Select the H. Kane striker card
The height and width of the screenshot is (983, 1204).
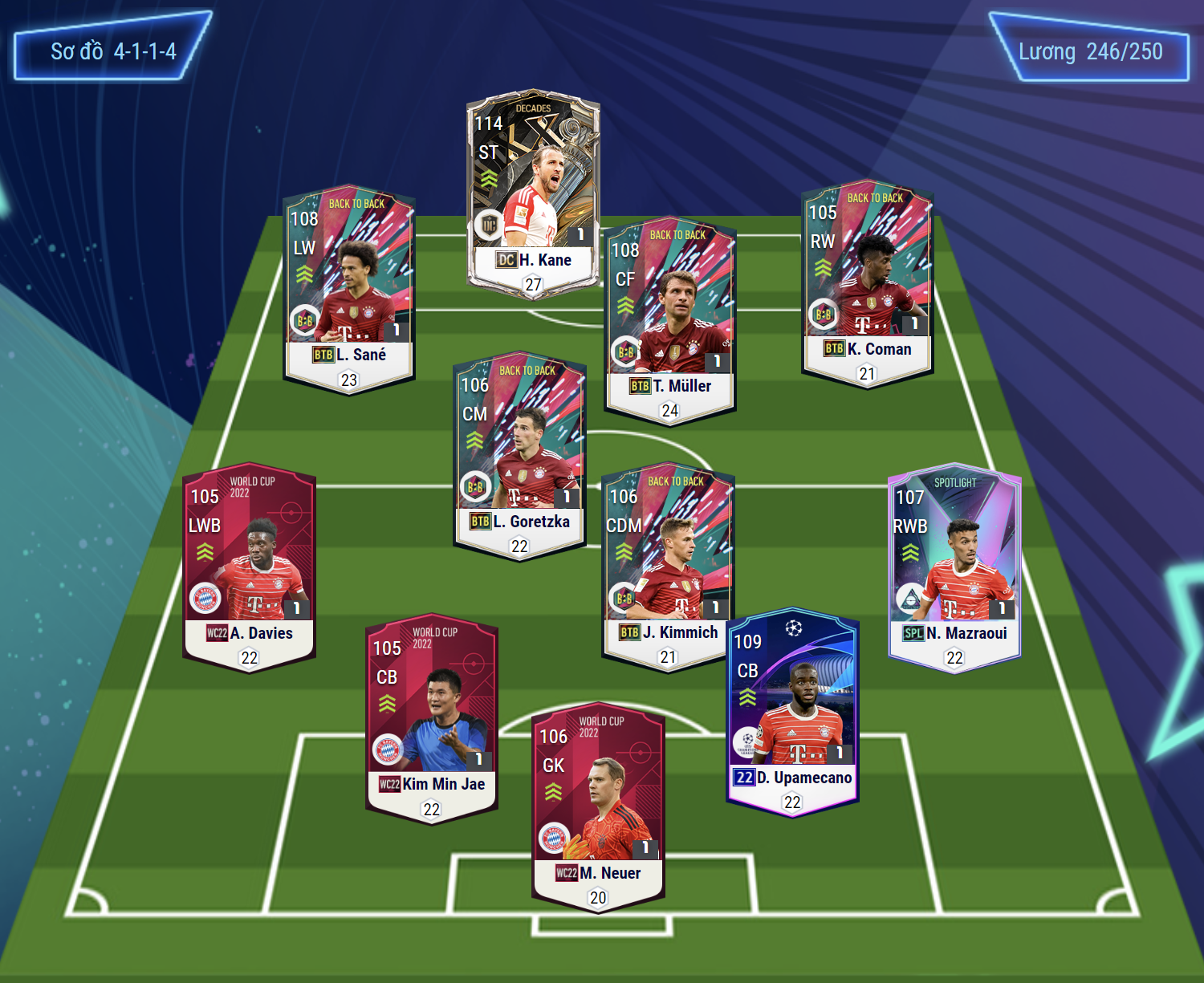click(533, 193)
